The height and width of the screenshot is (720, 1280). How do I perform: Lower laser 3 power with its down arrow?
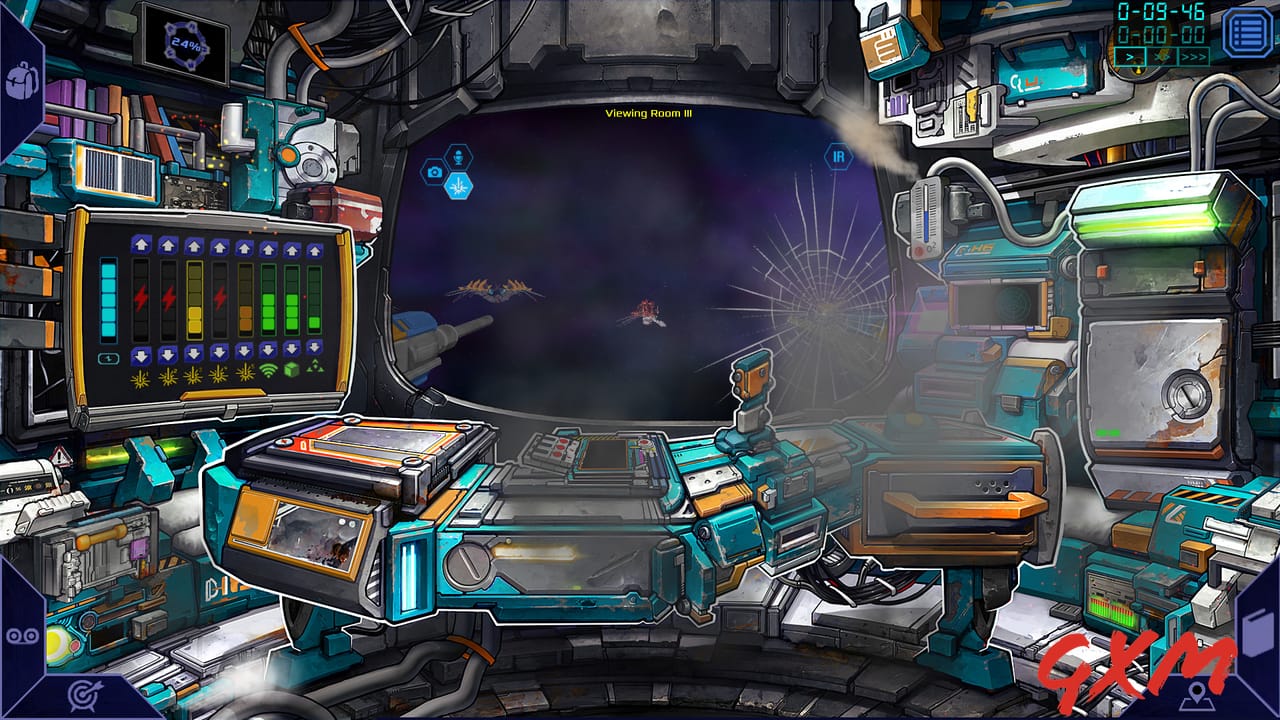click(x=194, y=353)
